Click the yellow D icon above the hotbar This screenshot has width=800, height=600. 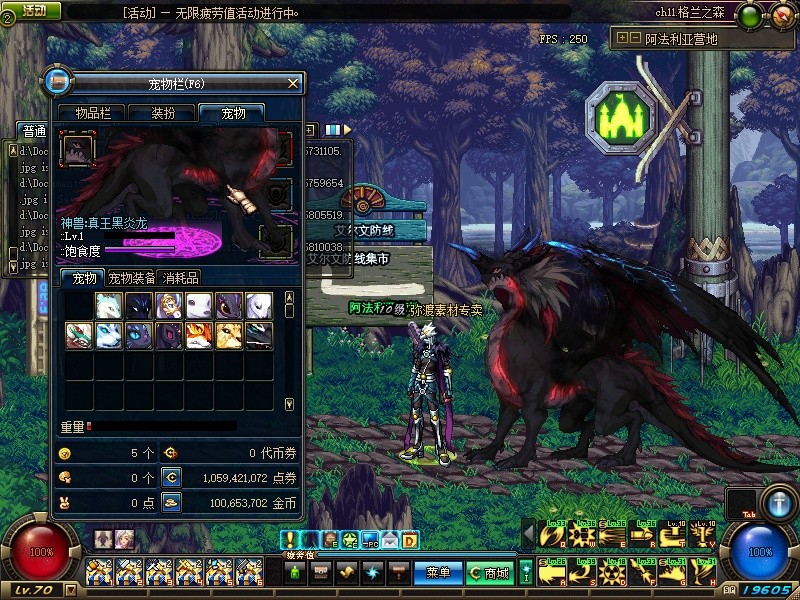[x=409, y=540]
